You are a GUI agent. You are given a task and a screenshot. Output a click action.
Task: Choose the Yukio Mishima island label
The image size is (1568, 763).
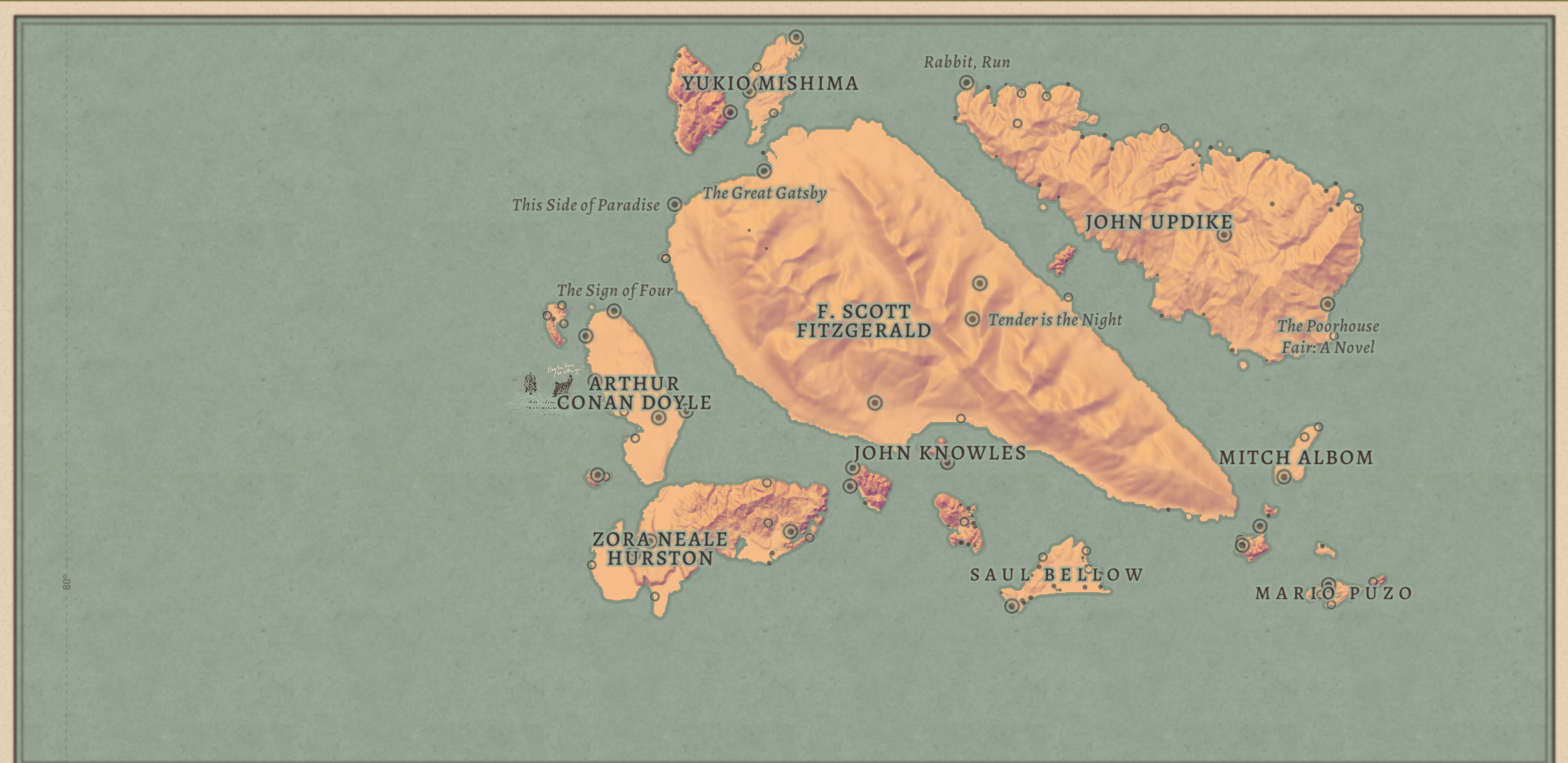point(770,83)
